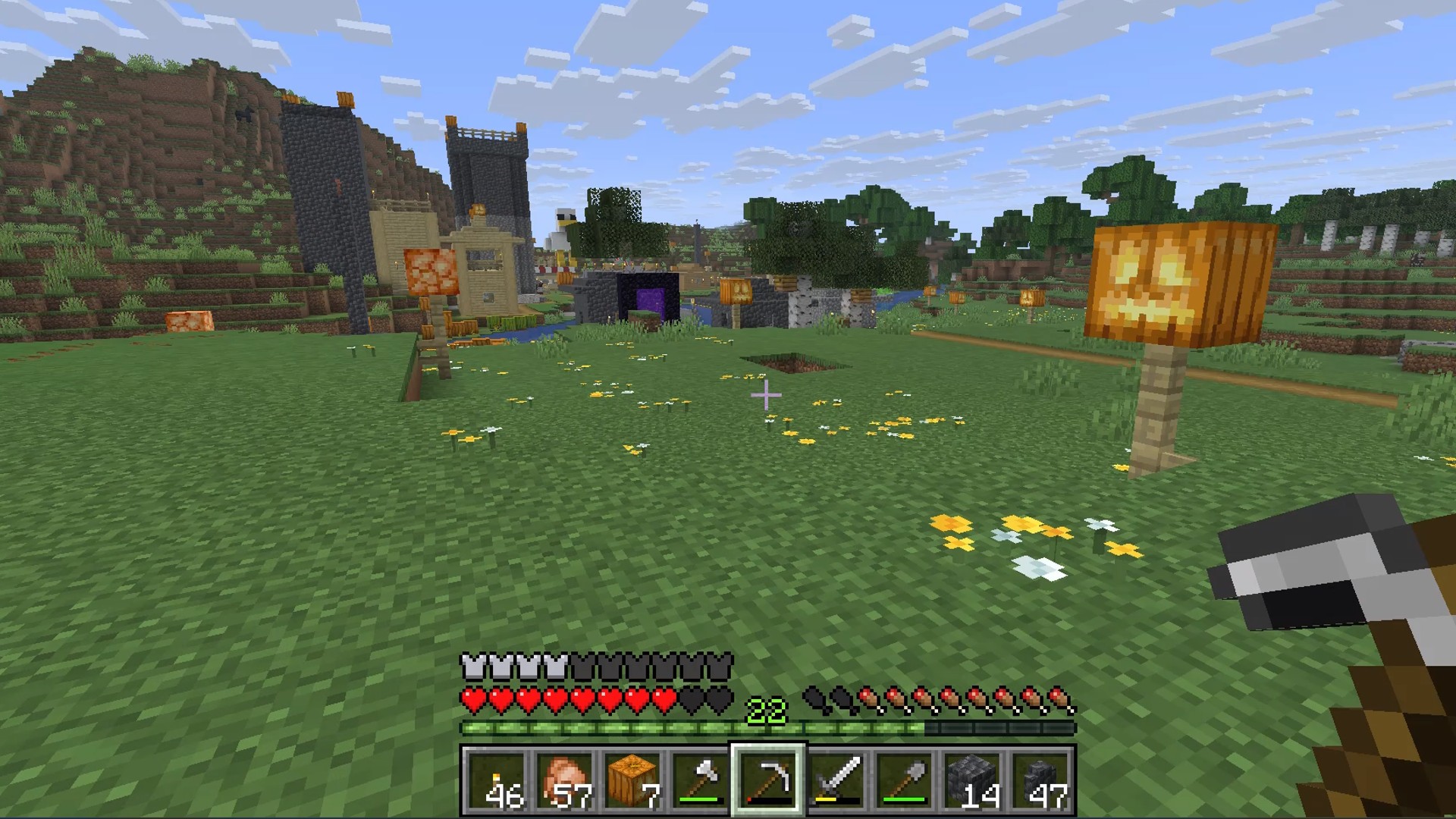Screen dimensions: 1456x819
Task: Choose the dark stone wall stack of 47
Action: coord(1040,780)
